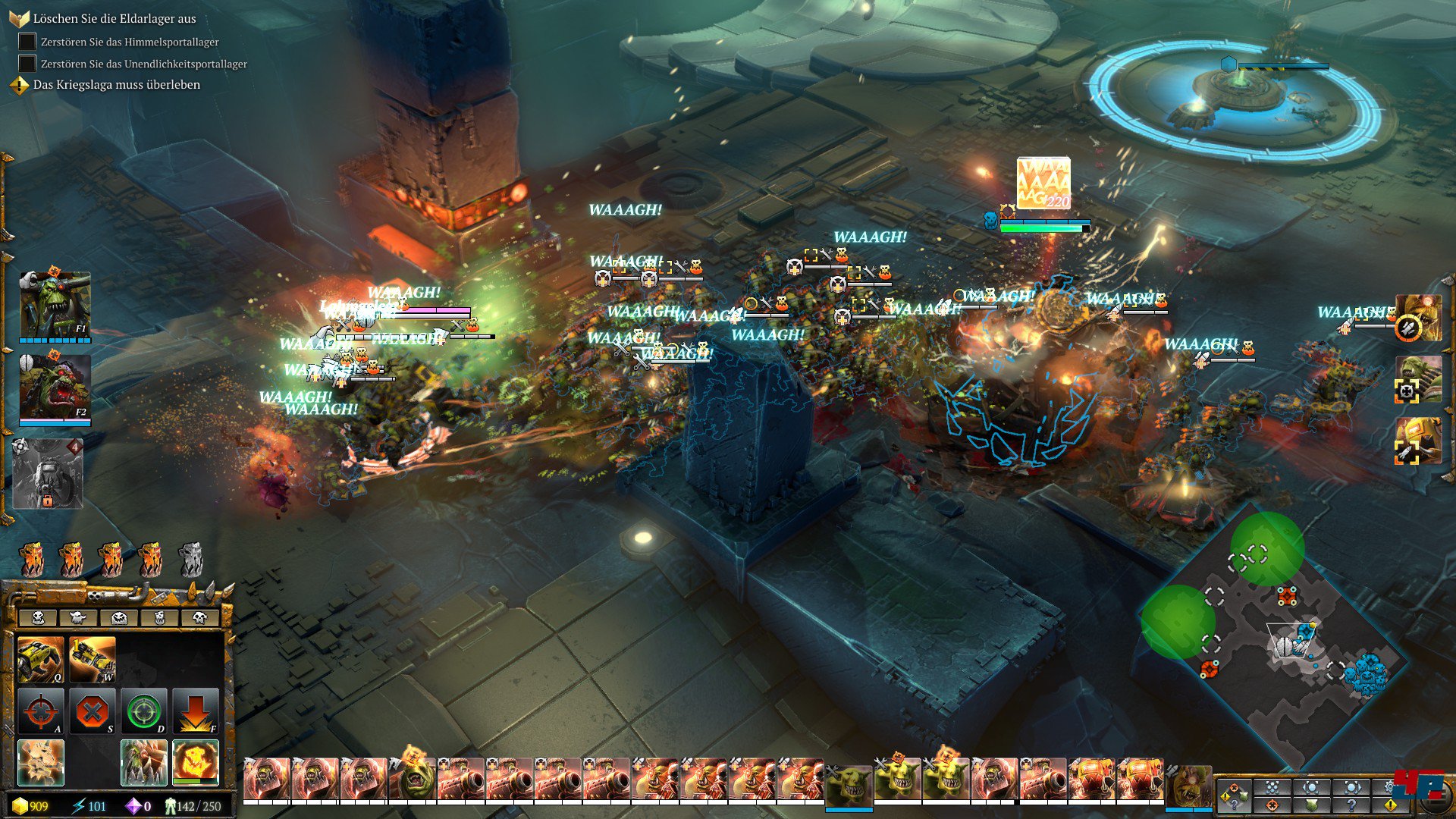Select the Eldar objective "Löschen Sie die Eldarlager aus"
Viewport: 1456px width, 819px height.
pyautogui.click(x=114, y=18)
